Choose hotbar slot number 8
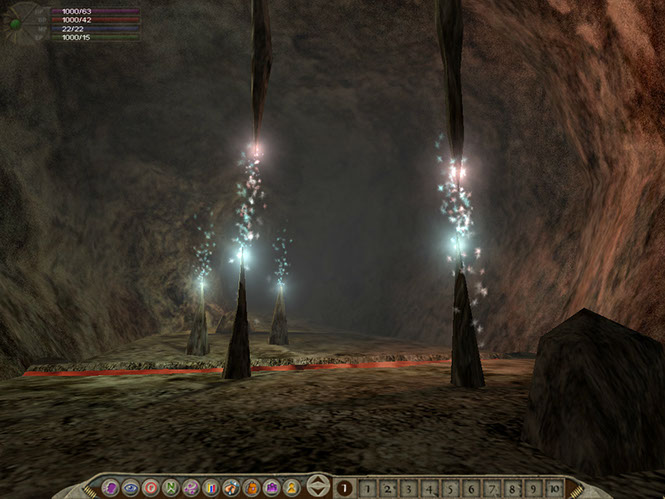665x499 pixels. tap(511, 488)
